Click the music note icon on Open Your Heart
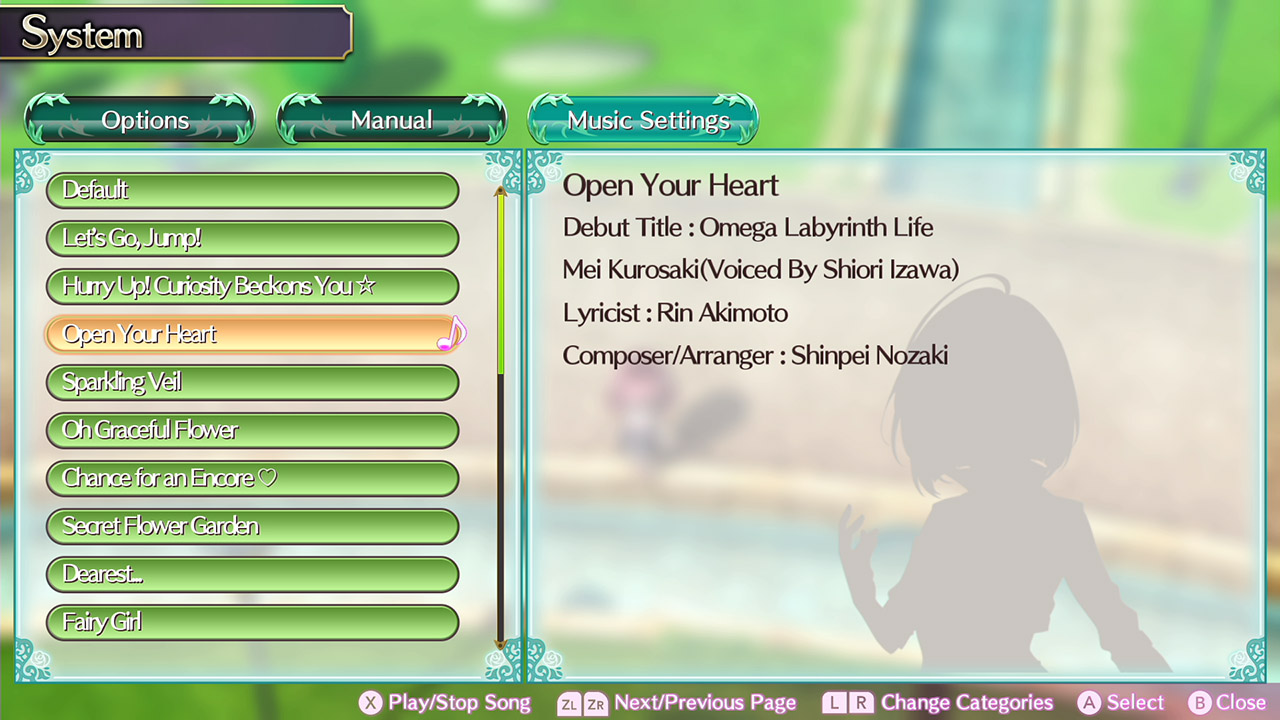1280x720 pixels. (450, 334)
